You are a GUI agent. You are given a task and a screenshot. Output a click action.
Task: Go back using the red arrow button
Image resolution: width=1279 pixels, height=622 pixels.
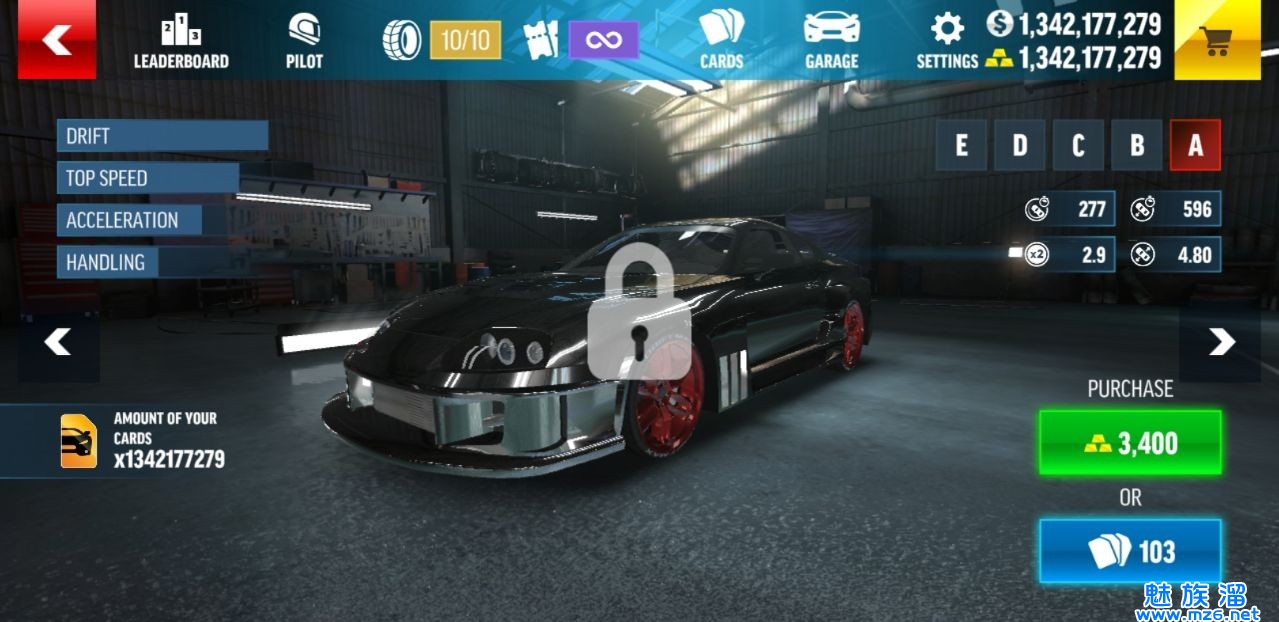(56, 40)
